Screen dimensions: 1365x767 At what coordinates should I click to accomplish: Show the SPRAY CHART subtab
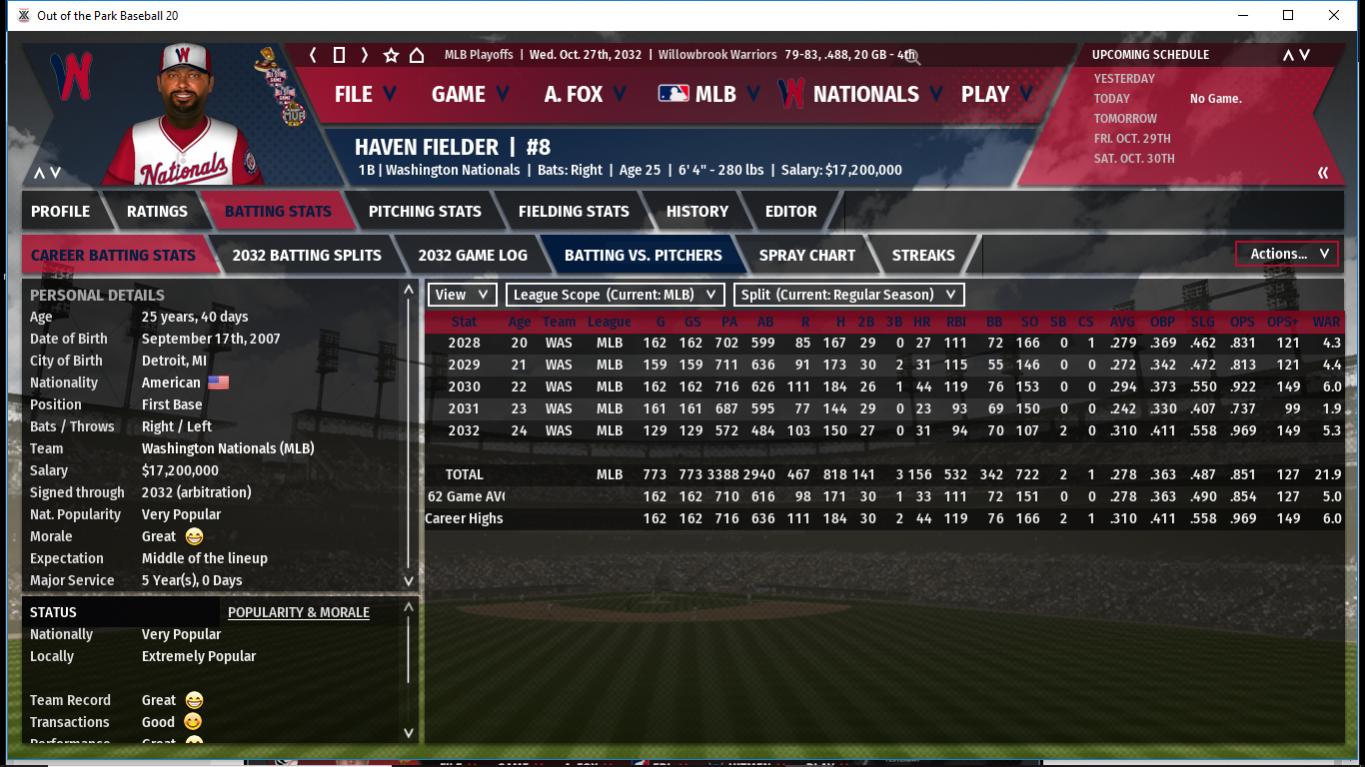806,255
